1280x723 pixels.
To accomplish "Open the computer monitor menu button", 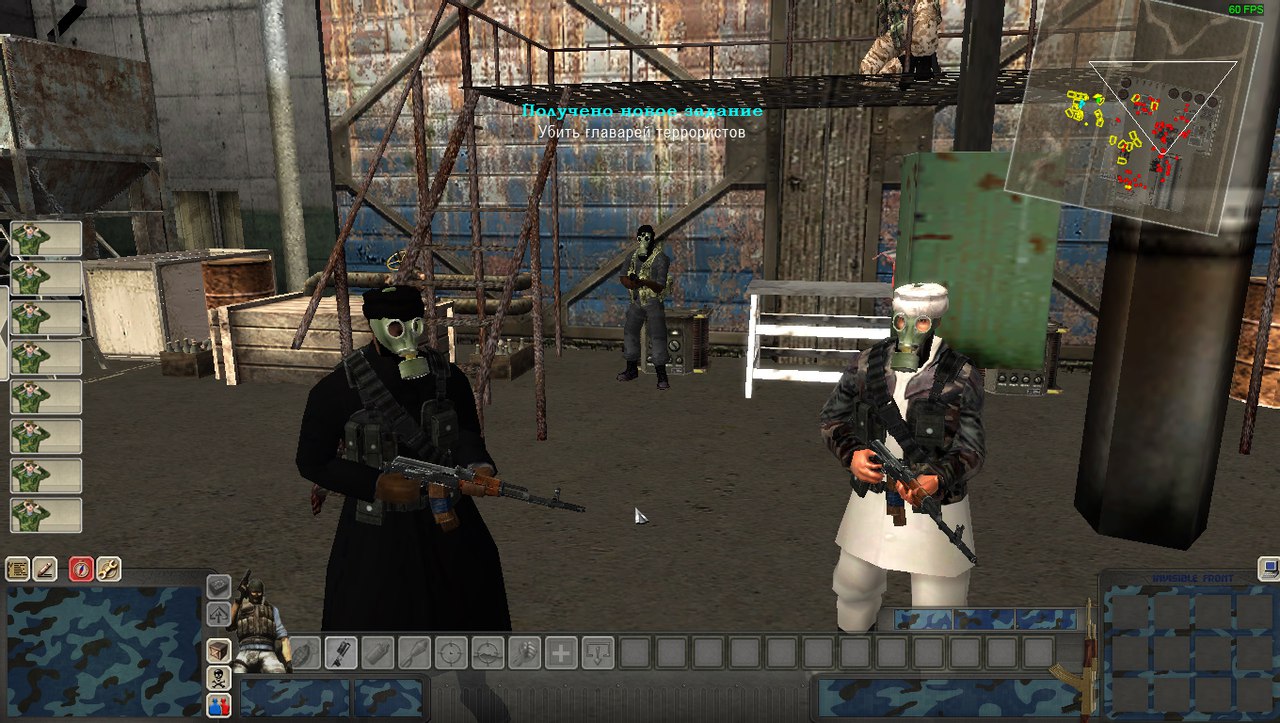I will pyautogui.click(x=1269, y=569).
